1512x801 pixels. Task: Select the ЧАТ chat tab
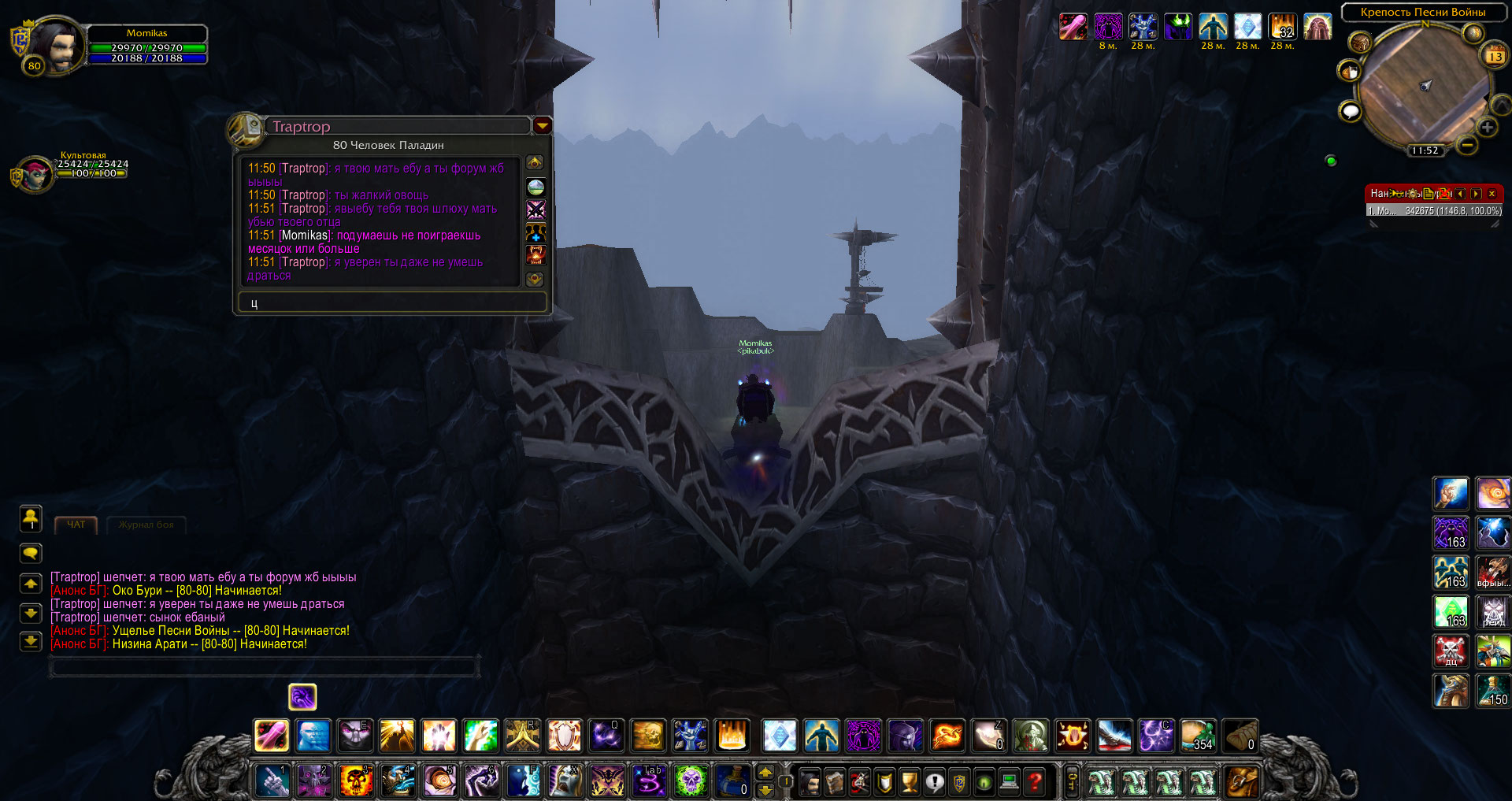point(76,525)
